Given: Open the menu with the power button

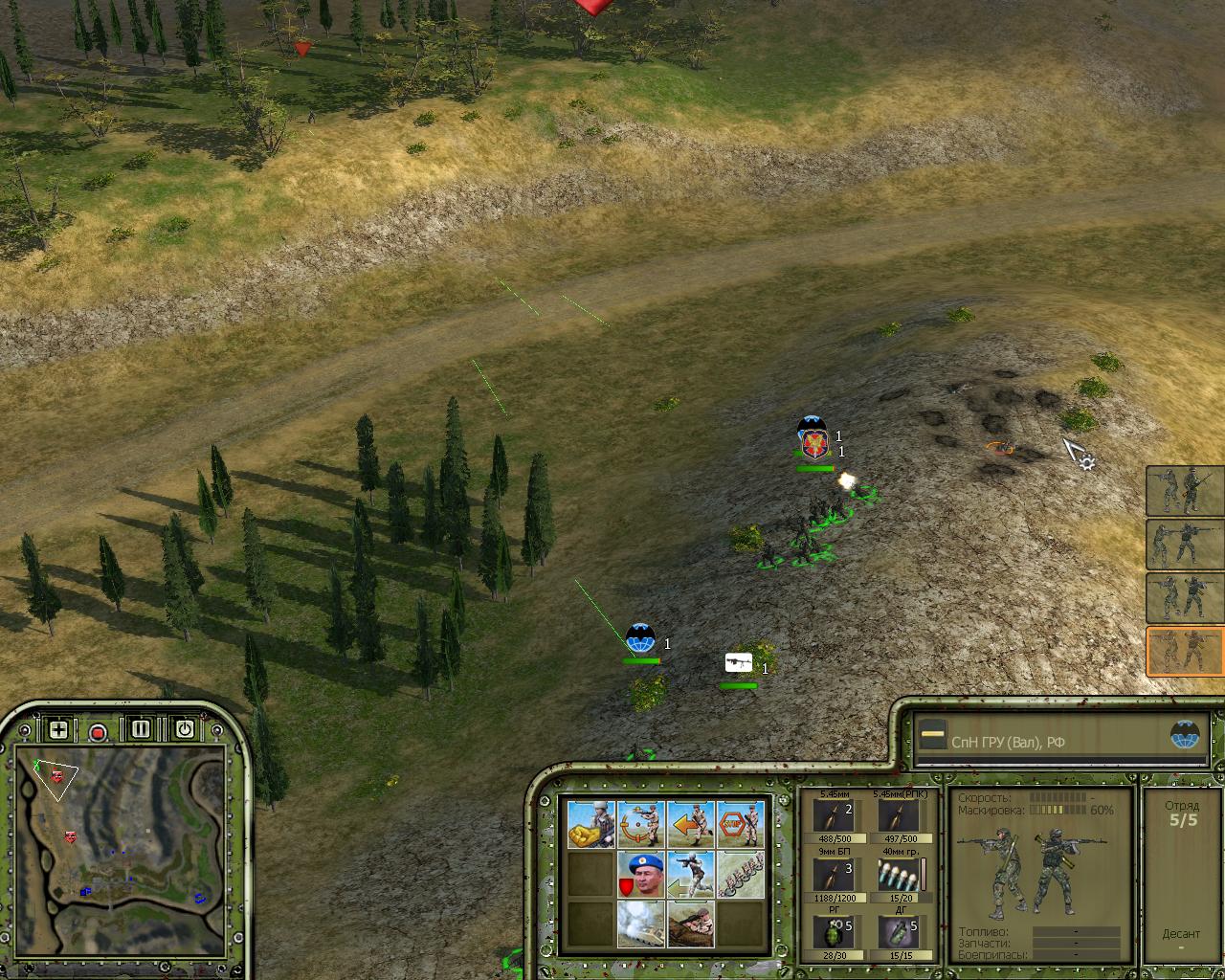Looking at the screenshot, I should 184,730.
